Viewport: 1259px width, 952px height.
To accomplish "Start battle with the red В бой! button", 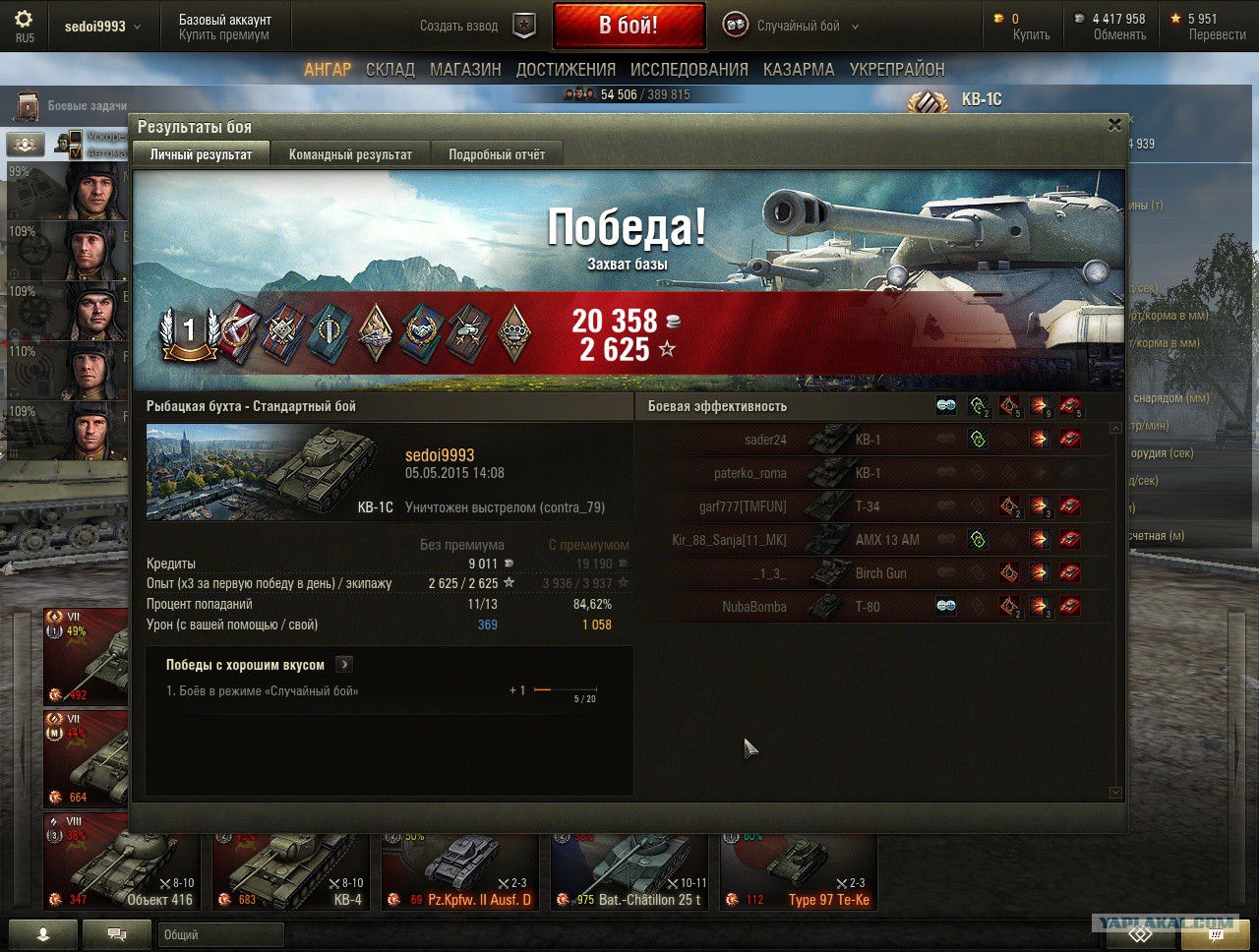I will point(629,26).
